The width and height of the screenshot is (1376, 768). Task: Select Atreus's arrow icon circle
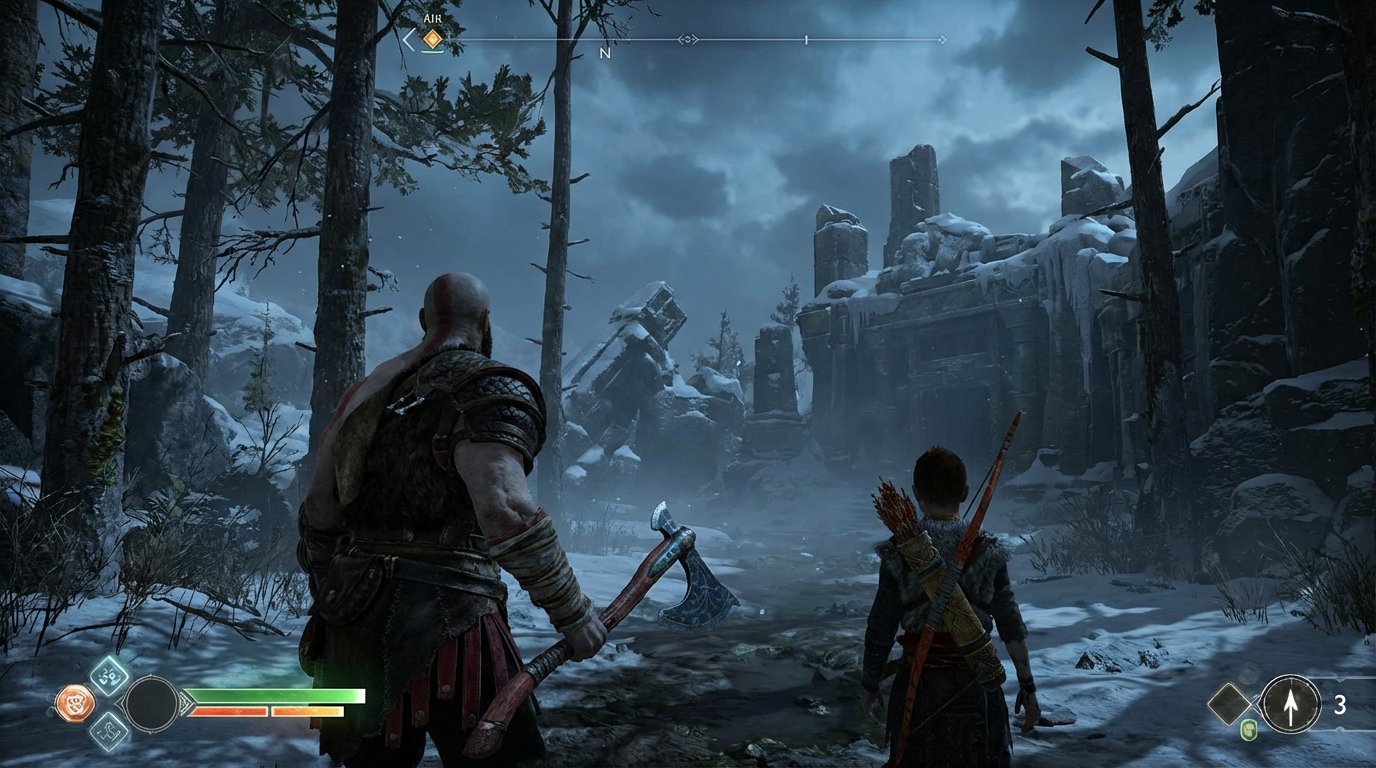click(x=1290, y=704)
